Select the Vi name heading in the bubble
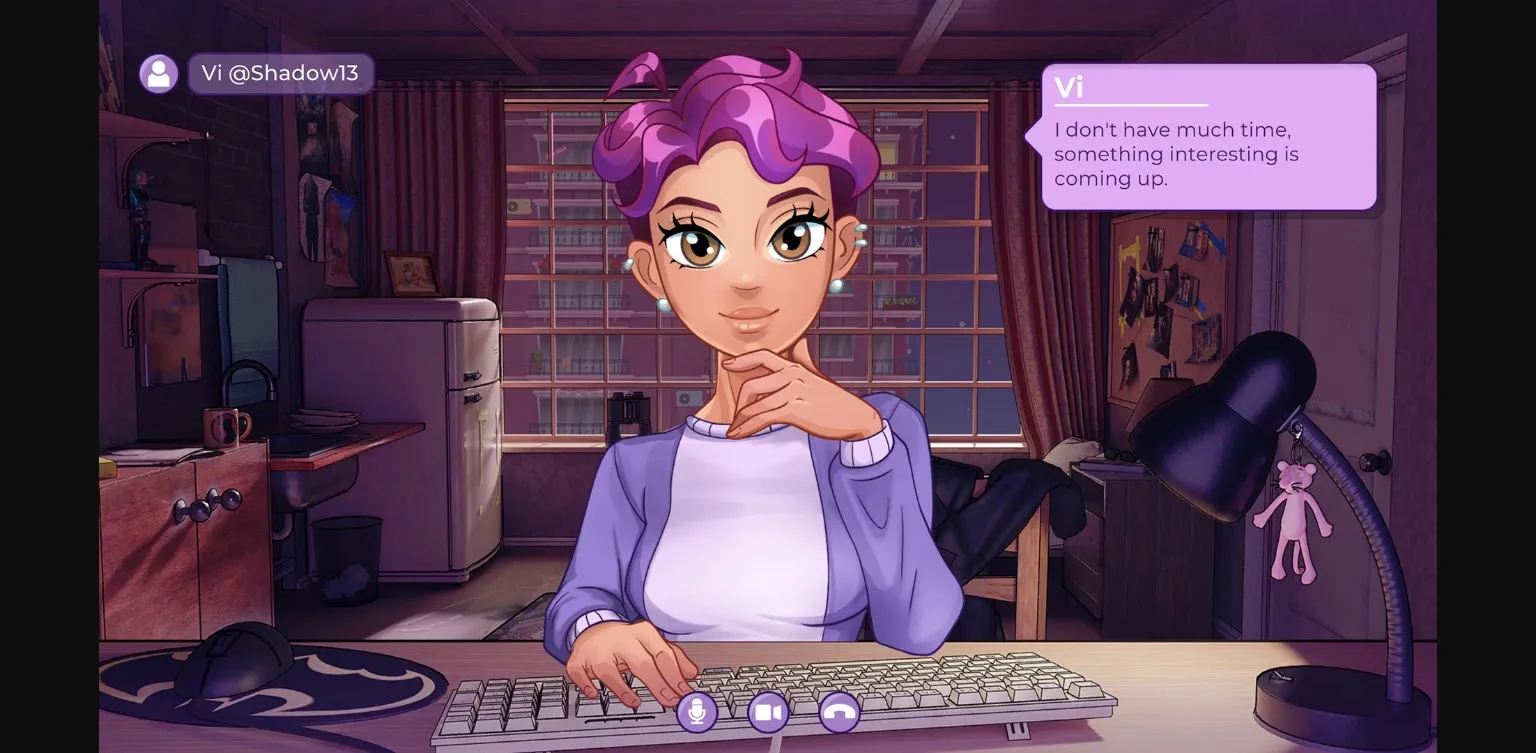Viewport: 1536px width, 753px height. pyautogui.click(x=1069, y=88)
